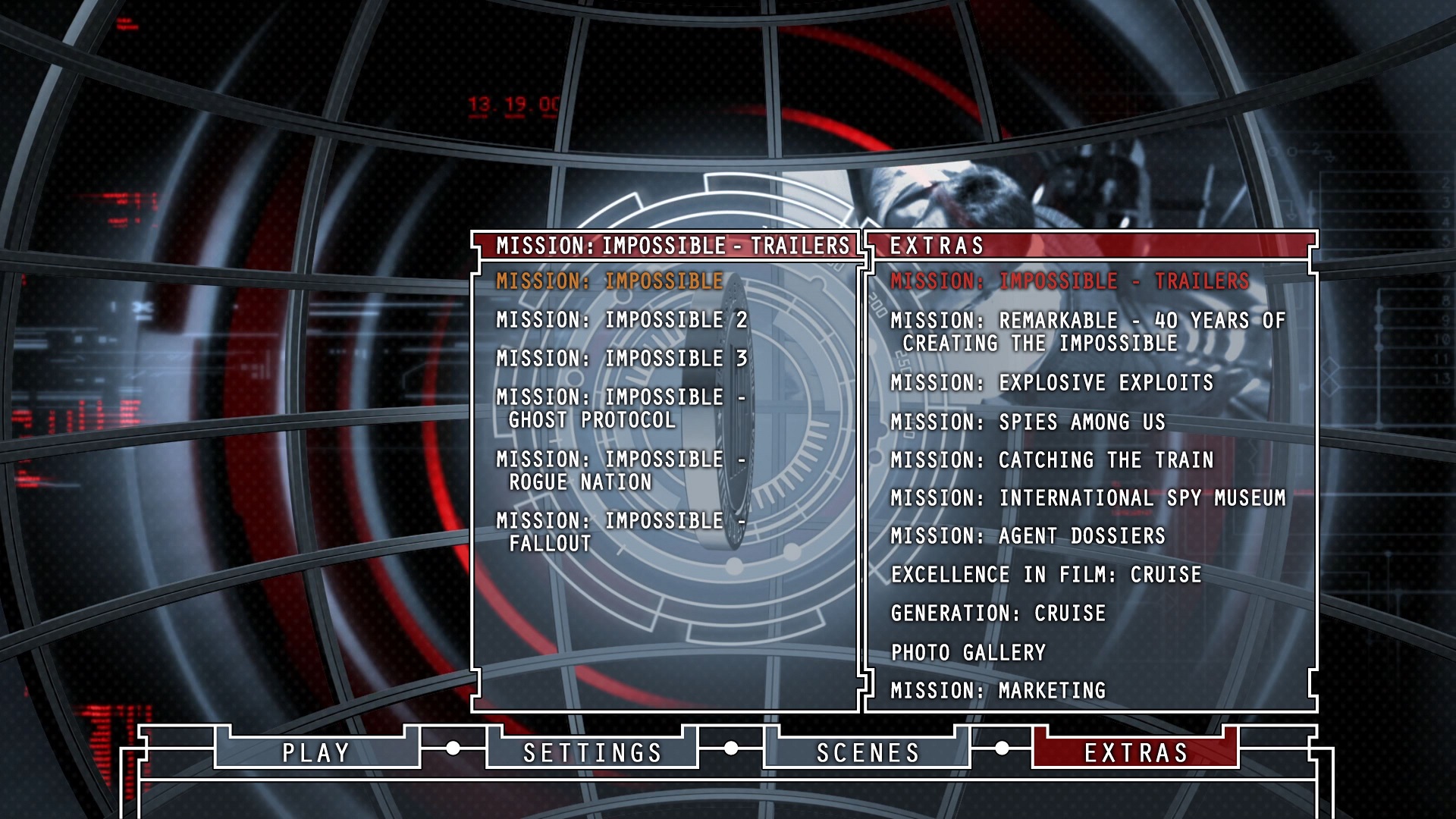Go to the Scenes menu
The height and width of the screenshot is (819, 1456).
(868, 752)
